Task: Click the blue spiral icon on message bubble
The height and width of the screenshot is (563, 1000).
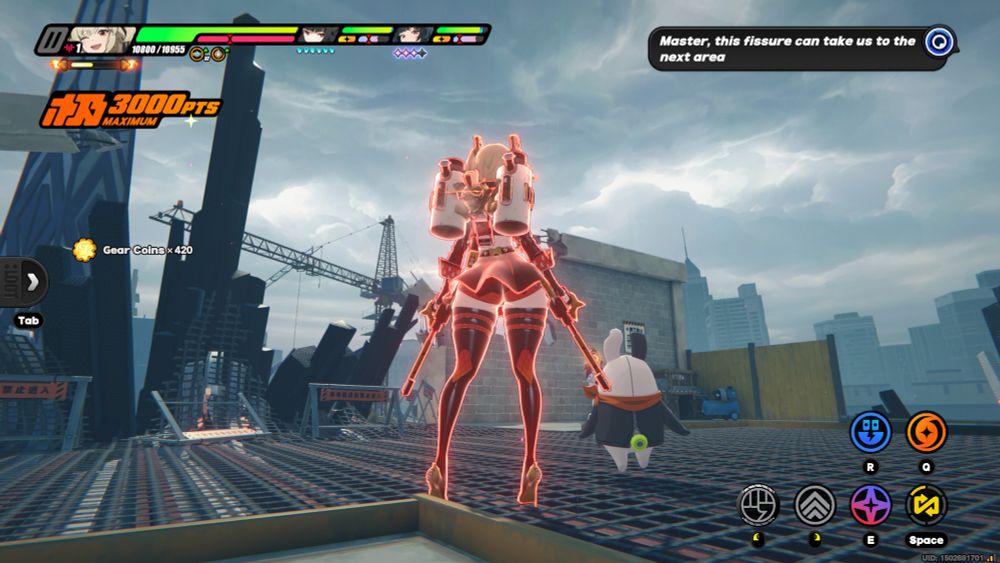Action: pyautogui.click(x=937, y=42)
